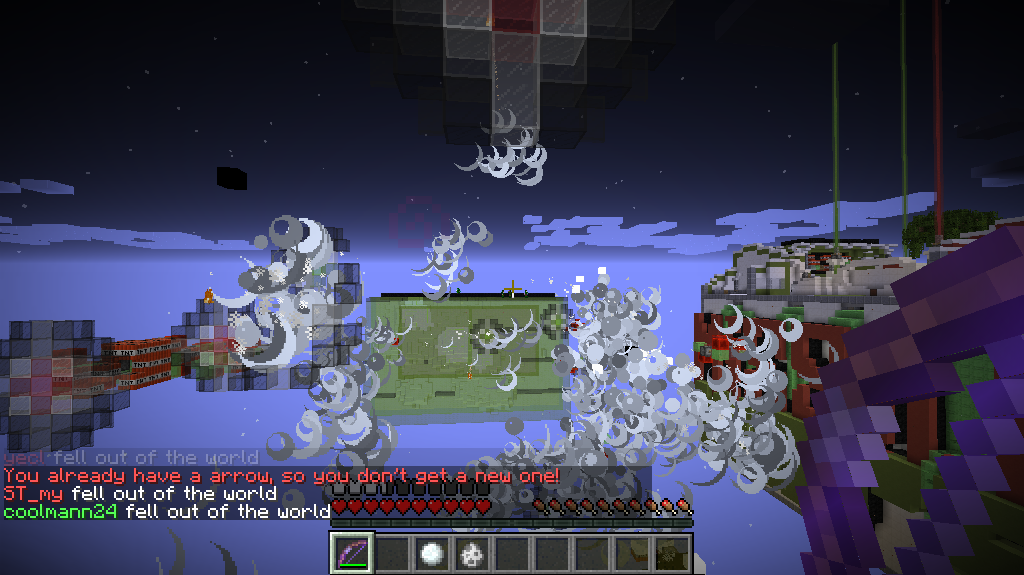The image size is (1024, 575).
Task: Choose the spotted gray egg hotbar slot
Action: point(471,553)
